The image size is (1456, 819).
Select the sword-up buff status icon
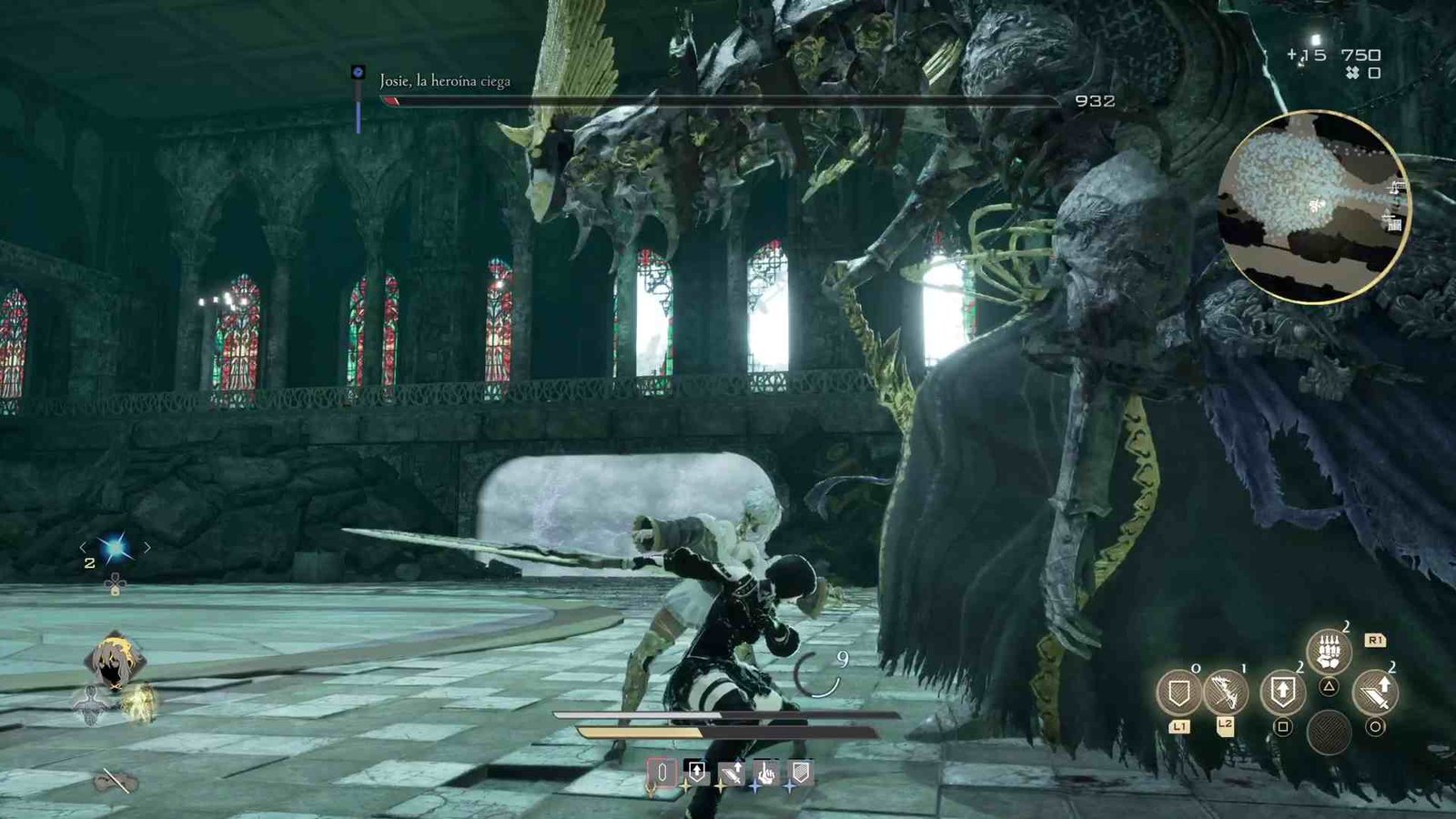tap(731, 774)
